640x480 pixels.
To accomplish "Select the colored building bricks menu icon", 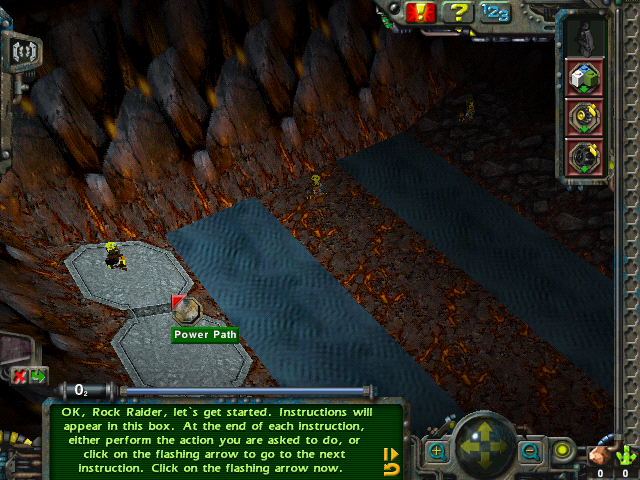I will [583, 76].
